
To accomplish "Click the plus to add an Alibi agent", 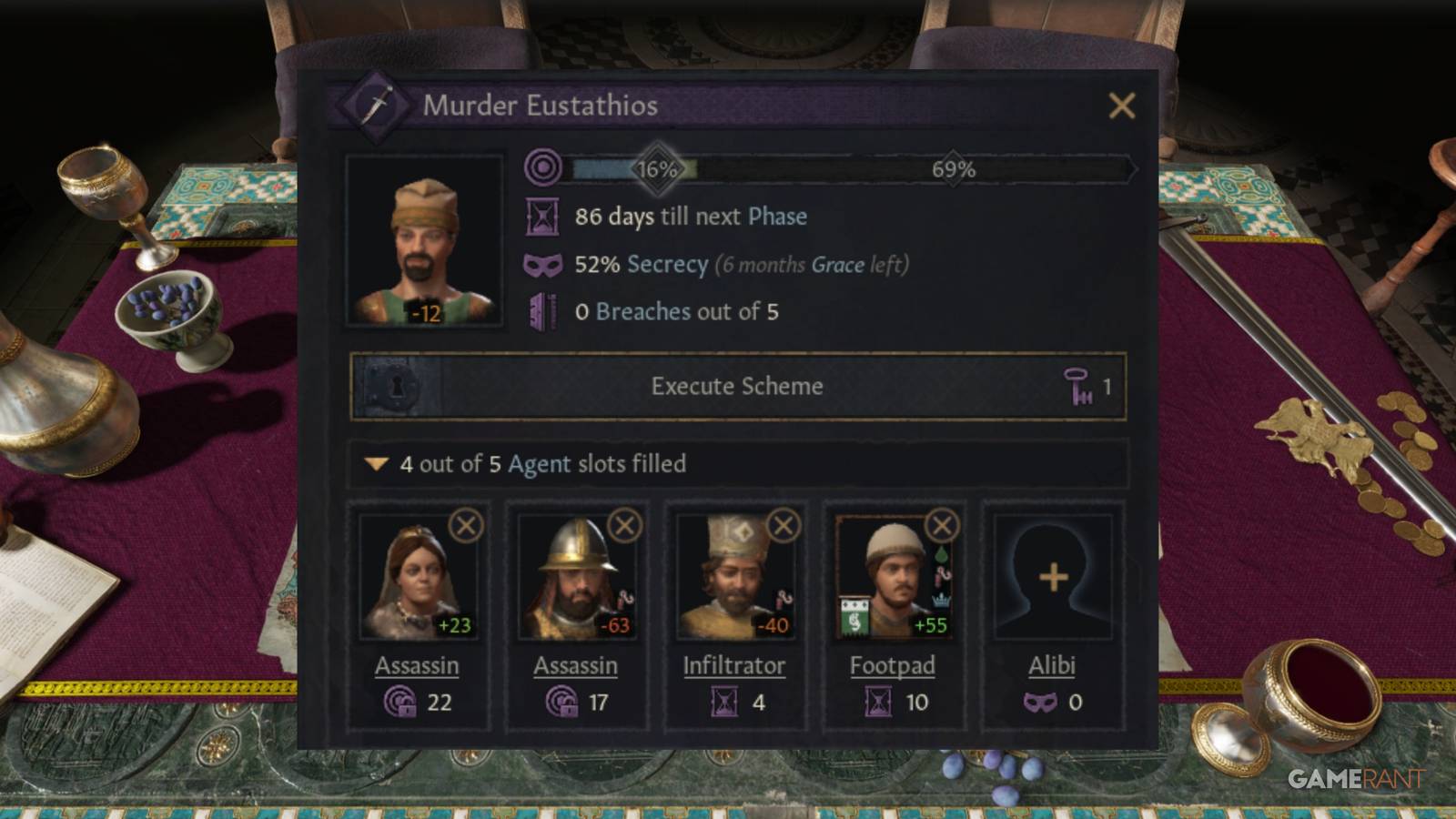I will pyautogui.click(x=1052, y=575).
